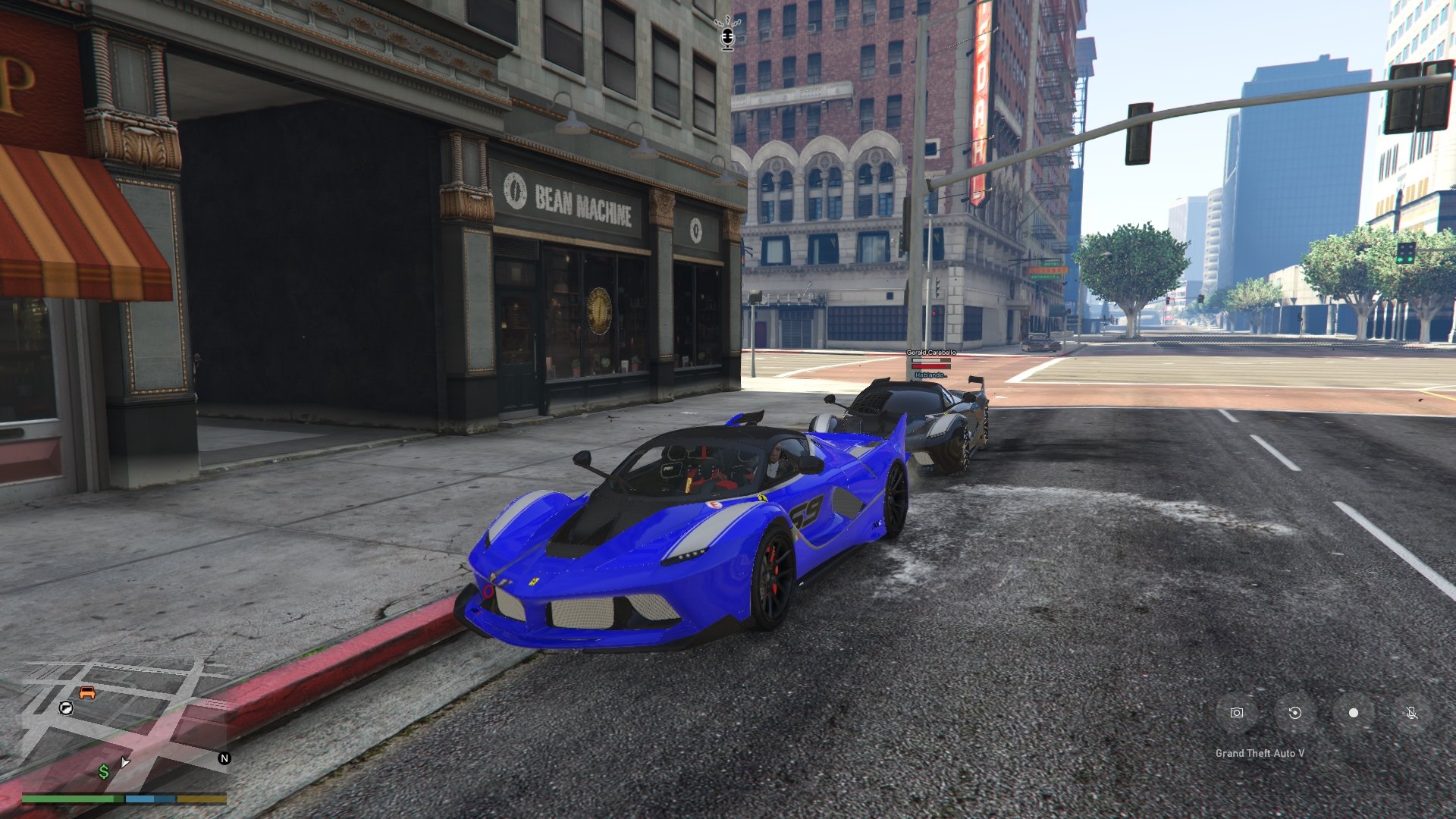Click the voice chat microphone indicator
Viewport: 1456px width, 819px height.
pos(727,36)
